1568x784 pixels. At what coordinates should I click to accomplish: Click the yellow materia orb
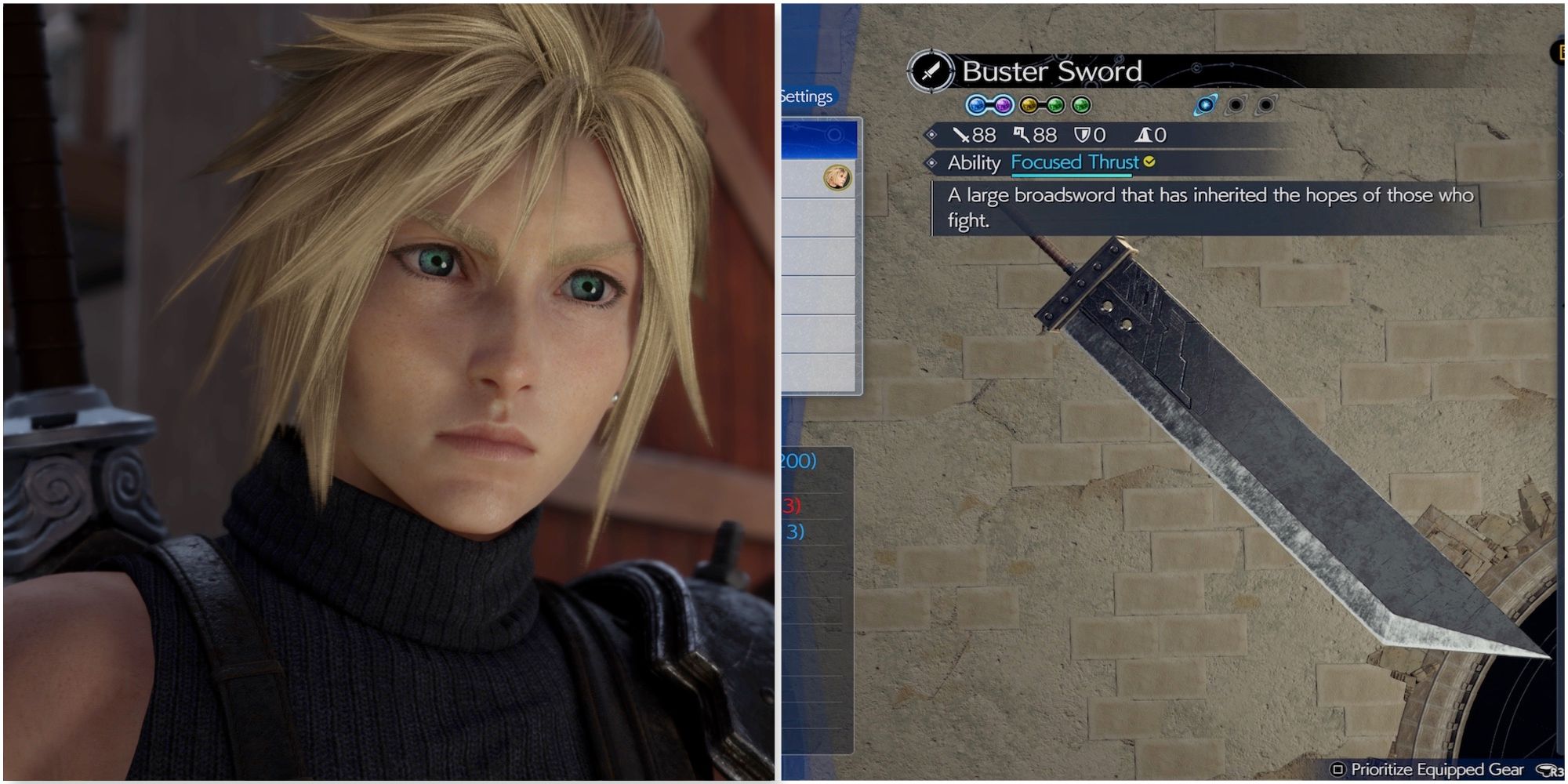point(1030,105)
